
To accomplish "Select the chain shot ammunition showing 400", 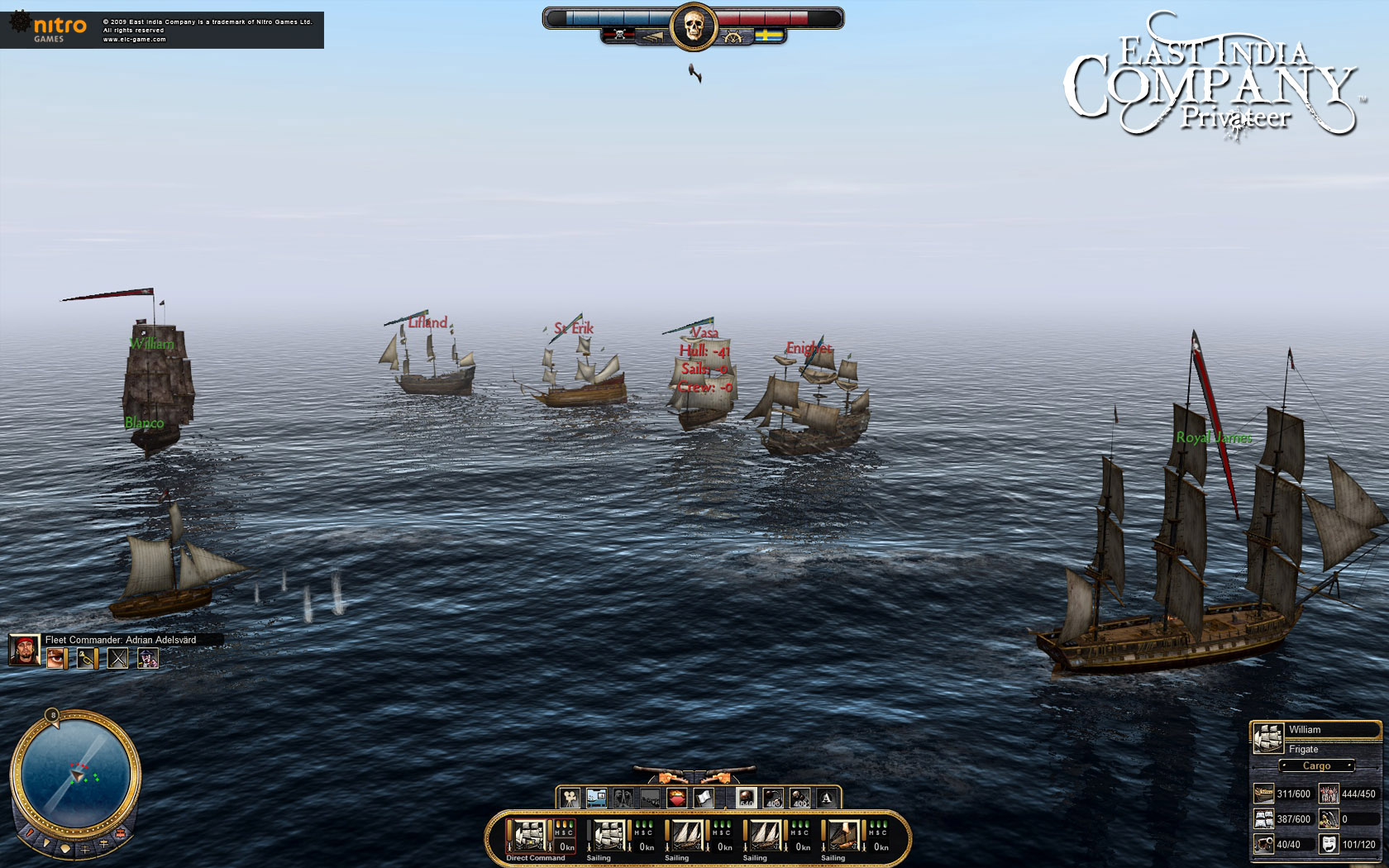I will [x=772, y=798].
